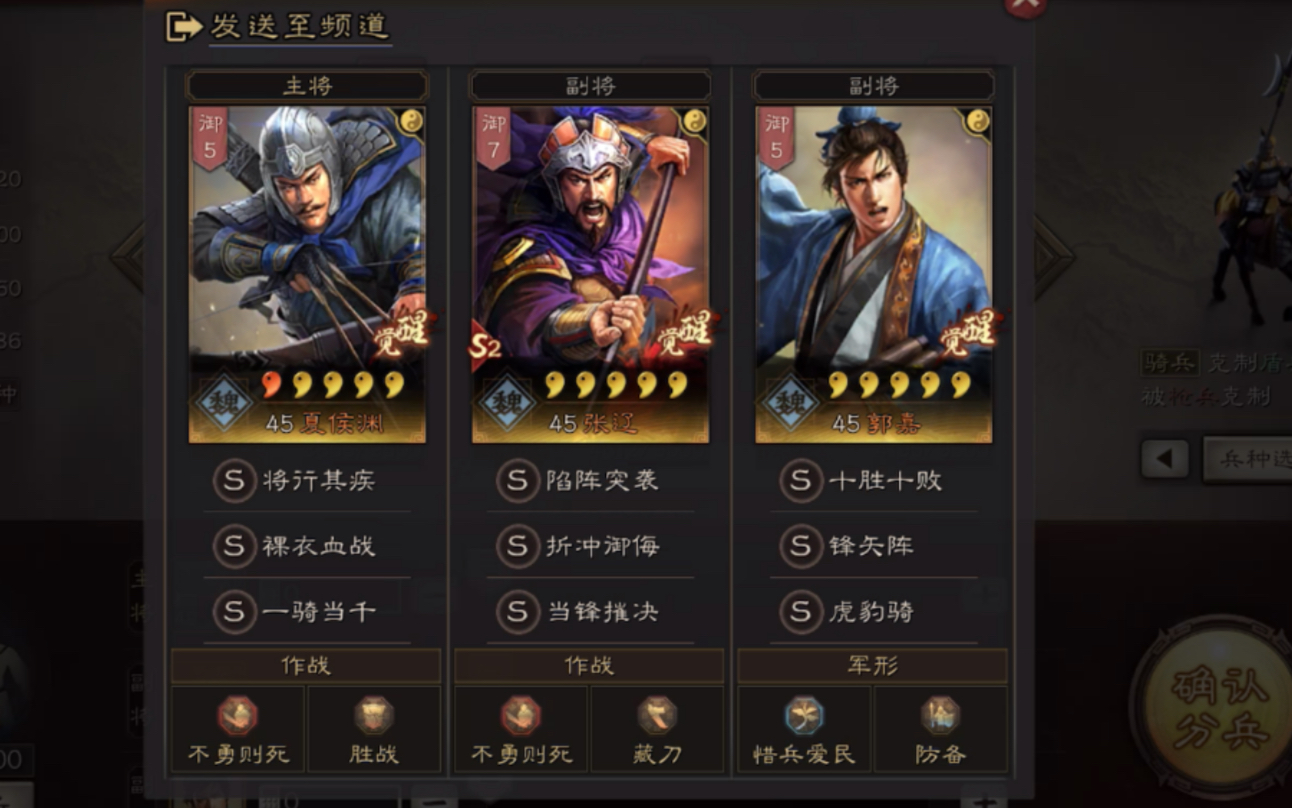
Task: Collapse the side panel using the left arrow
Action: tap(1167, 456)
